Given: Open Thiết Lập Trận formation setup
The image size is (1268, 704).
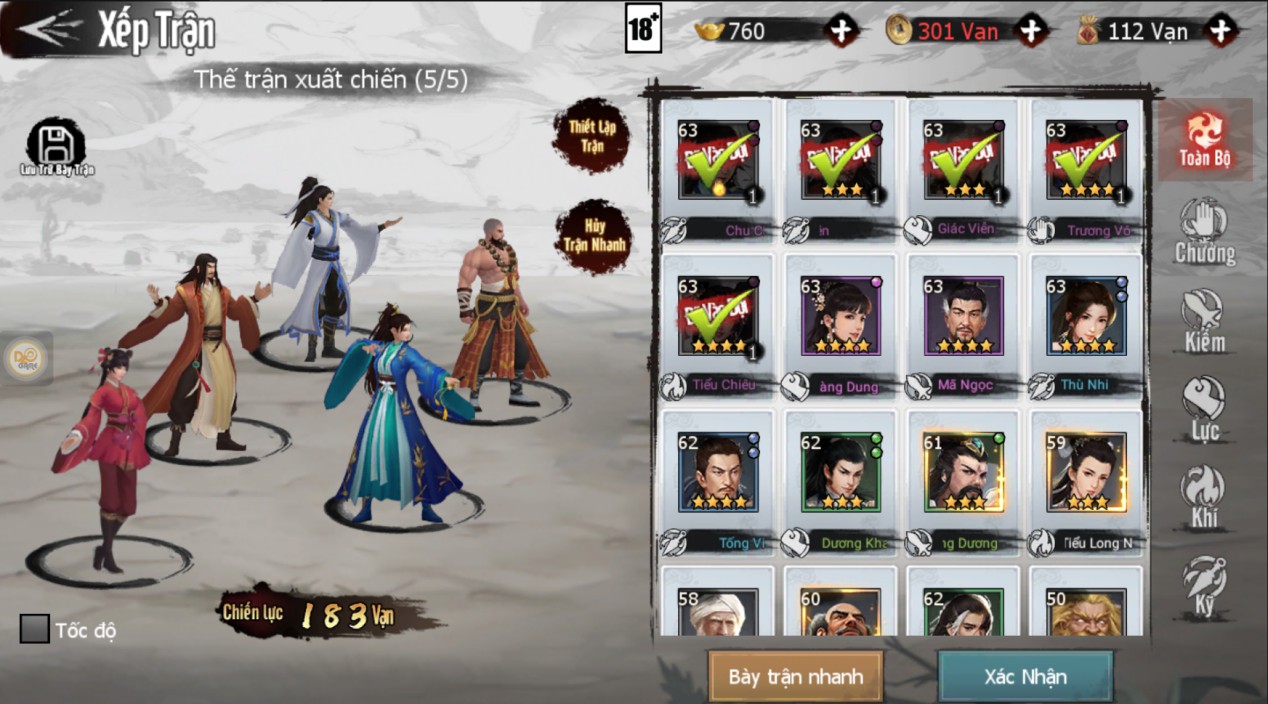Looking at the screenshot, I should [x=591, y=135].
